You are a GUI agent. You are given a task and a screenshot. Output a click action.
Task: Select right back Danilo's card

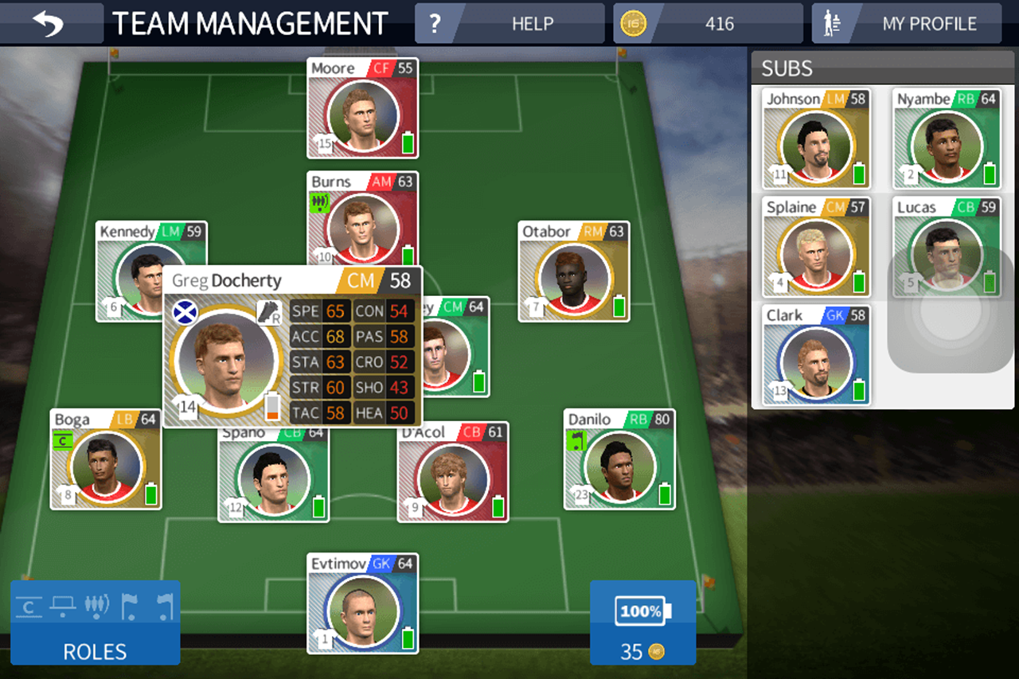618,460
